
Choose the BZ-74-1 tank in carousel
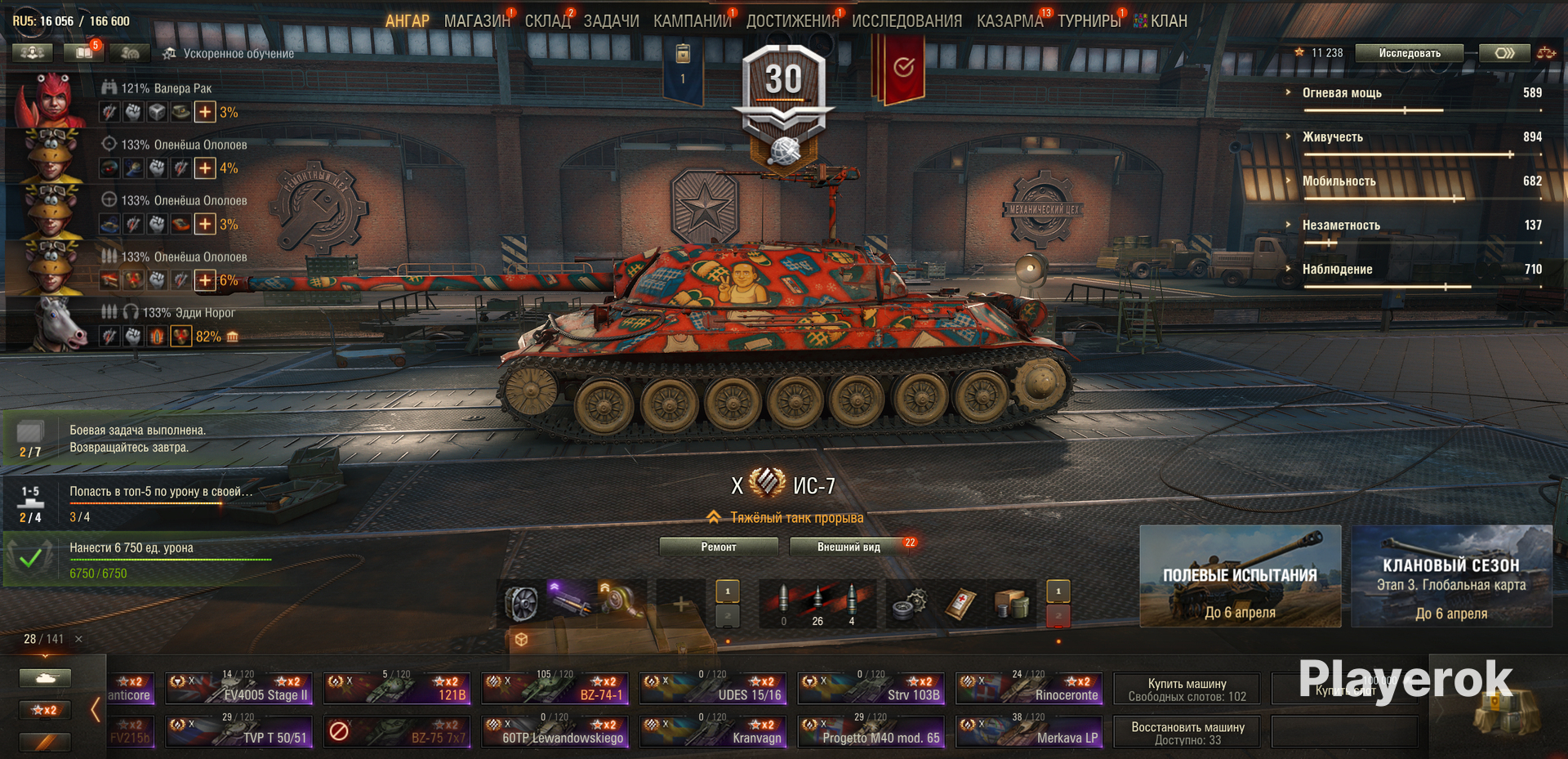[555, 688]
